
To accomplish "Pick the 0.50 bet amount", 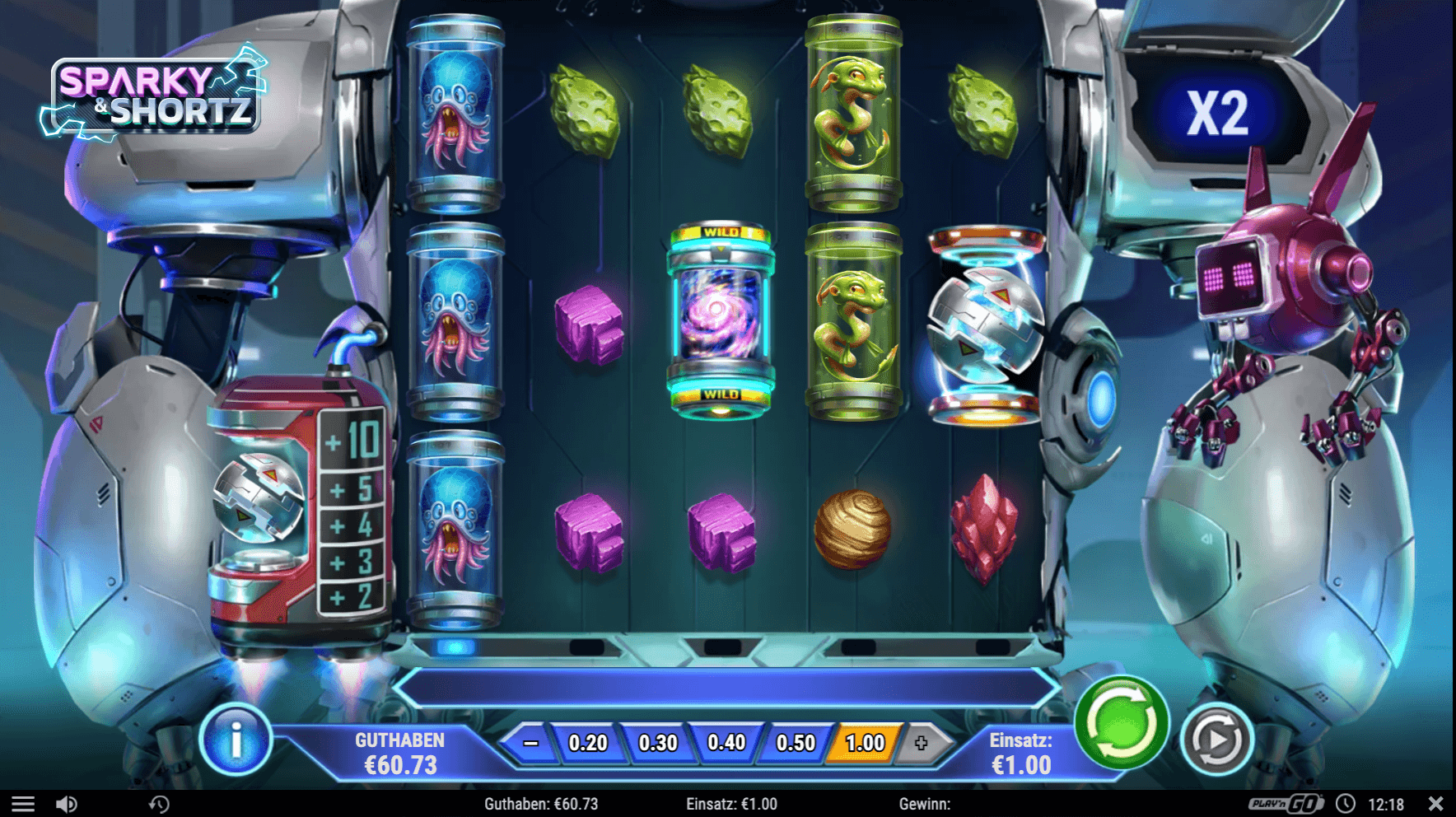I will (x=796, y=743).
